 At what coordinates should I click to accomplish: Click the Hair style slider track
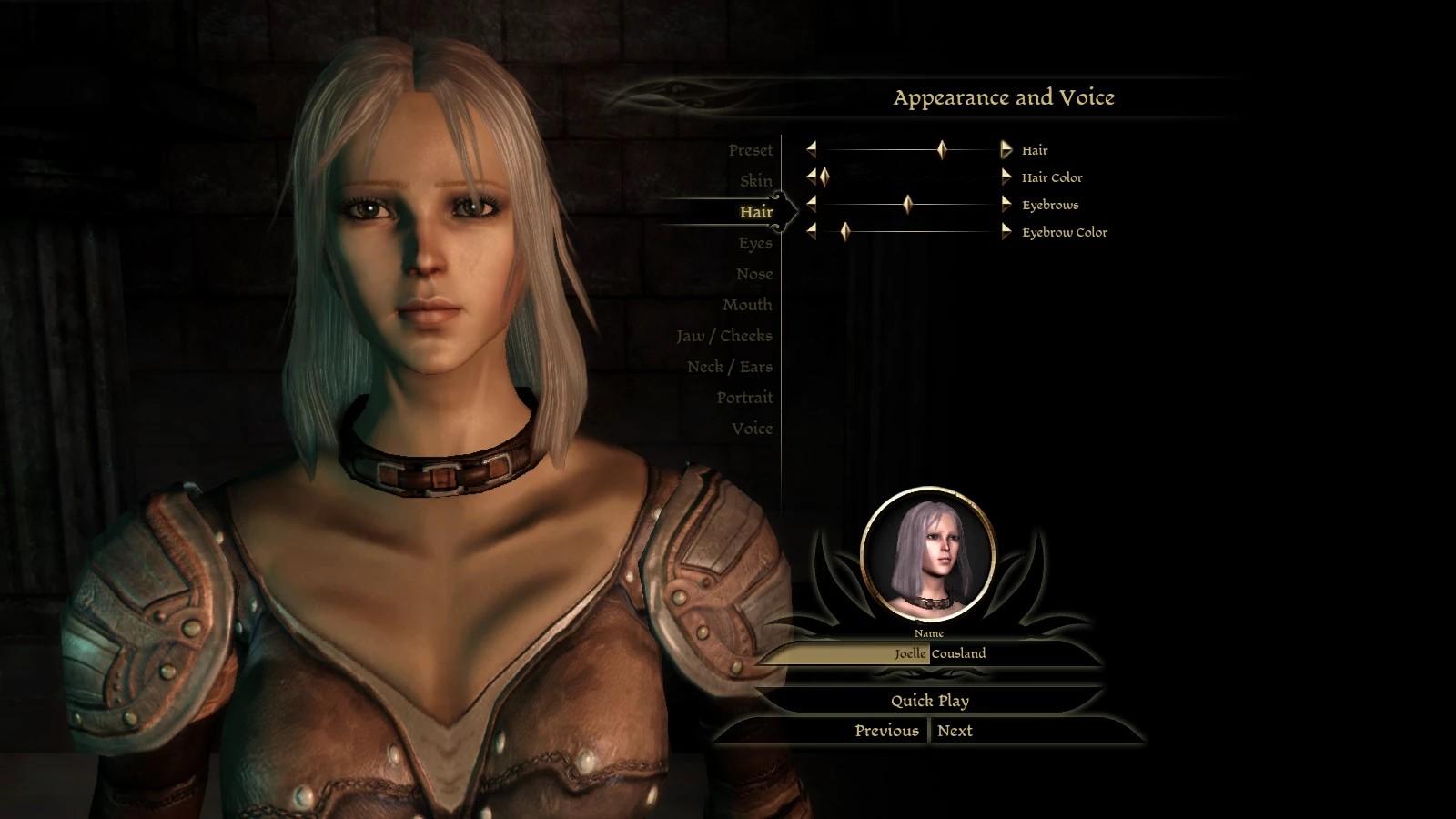point(874,150)
